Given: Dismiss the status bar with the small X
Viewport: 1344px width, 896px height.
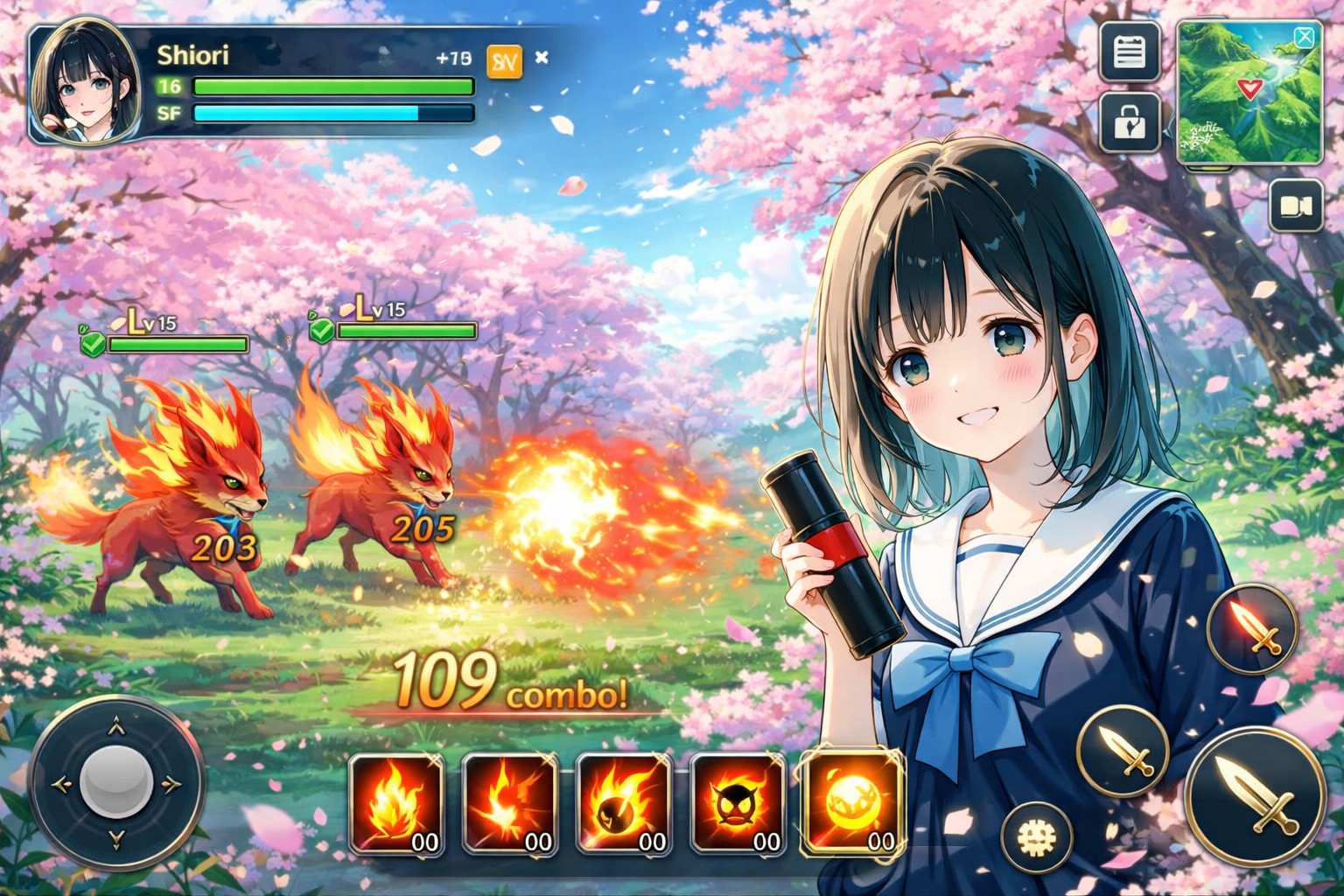Looking at the screenshot, I should click(542, 58).
